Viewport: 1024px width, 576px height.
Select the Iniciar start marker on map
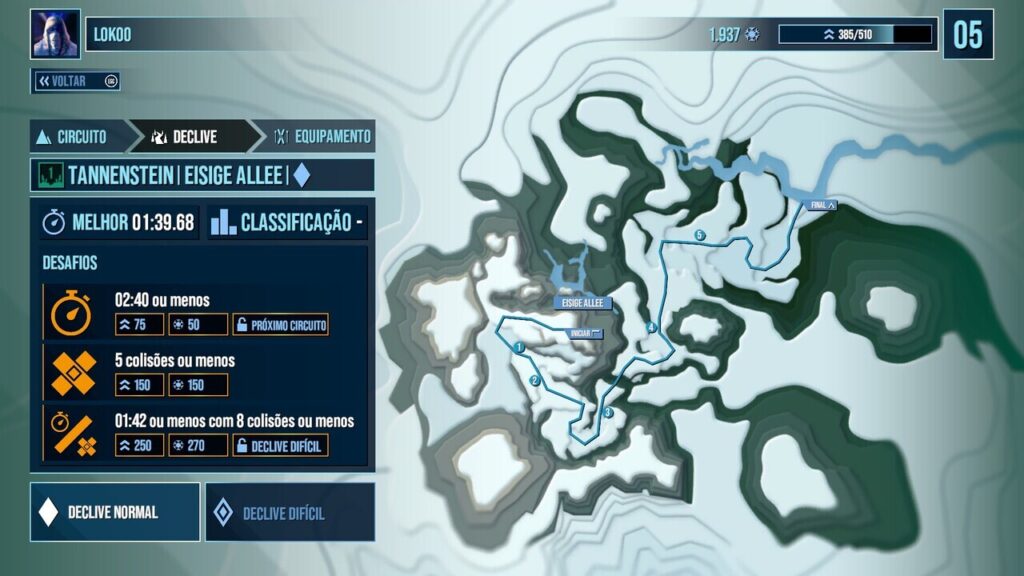585,333
